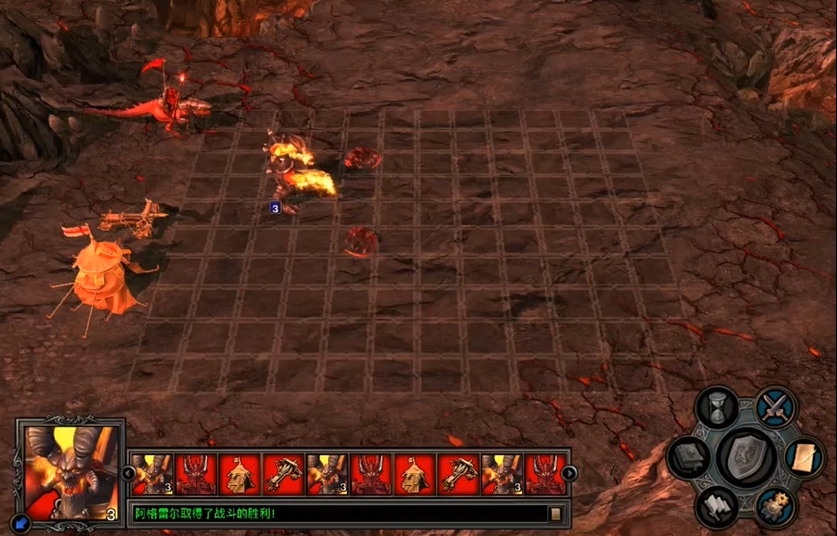Open the gears options menu
837x536 pixels.
(775, 507)
